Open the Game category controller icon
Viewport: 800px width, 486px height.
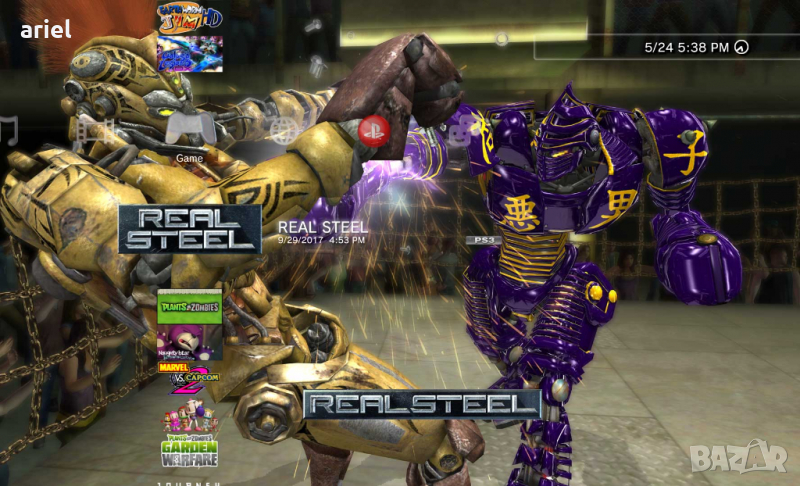(x=190, y=127)
